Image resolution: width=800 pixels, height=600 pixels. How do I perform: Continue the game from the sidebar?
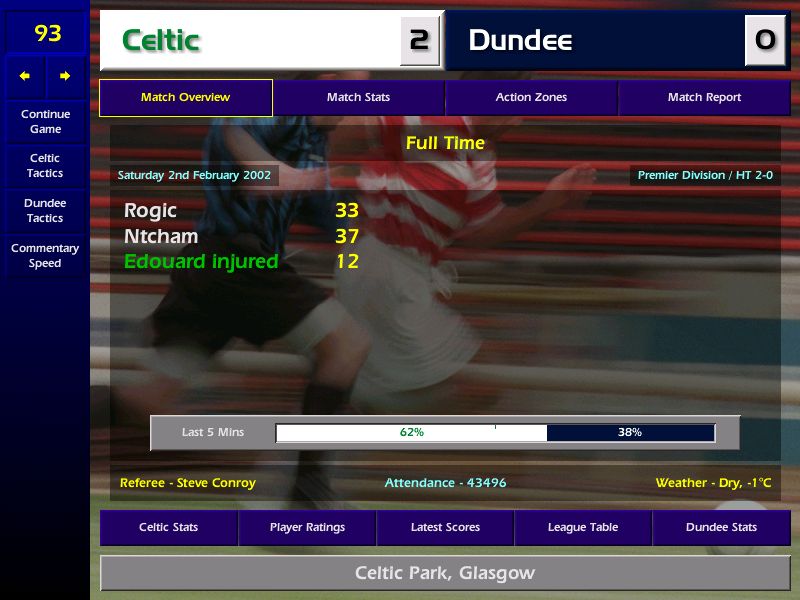tap(45, 121)
